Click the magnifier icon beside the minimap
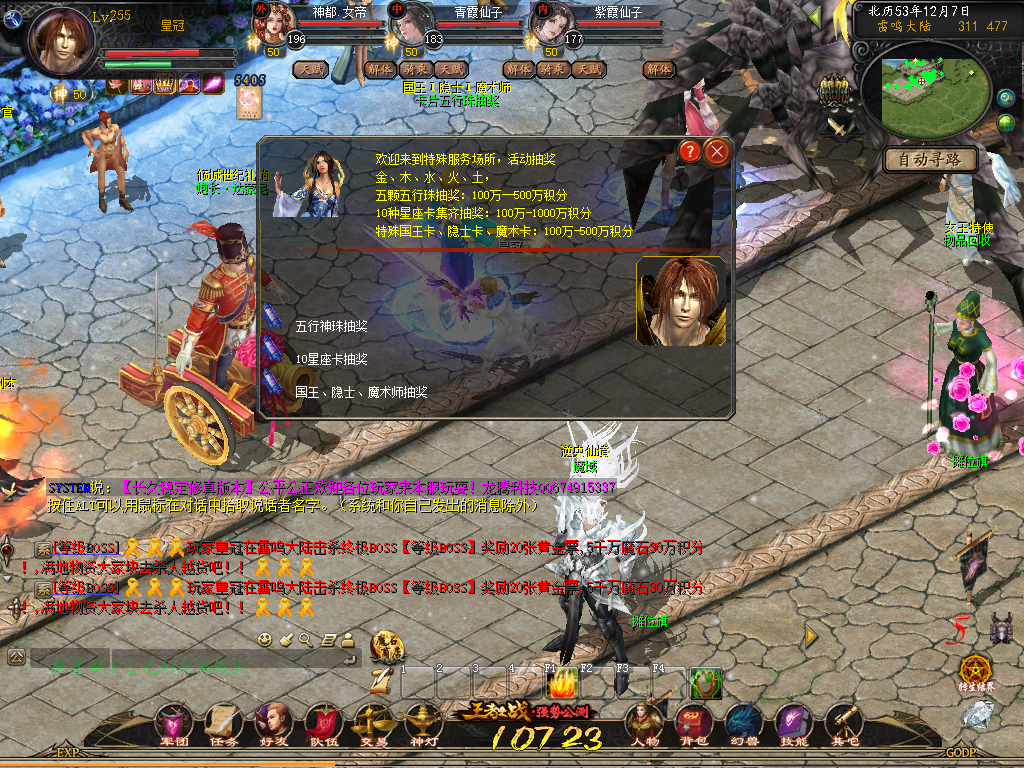1024x768 pixels. tap(1006, 99)
